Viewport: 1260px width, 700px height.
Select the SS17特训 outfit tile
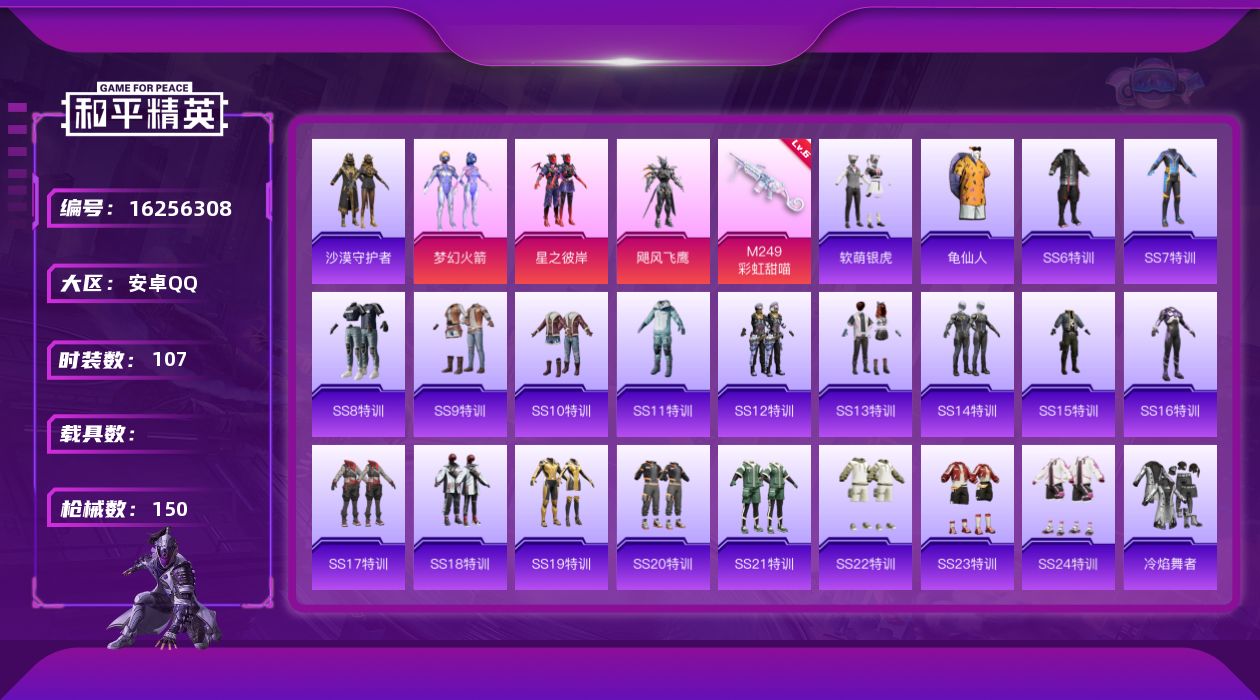point(358,517)
